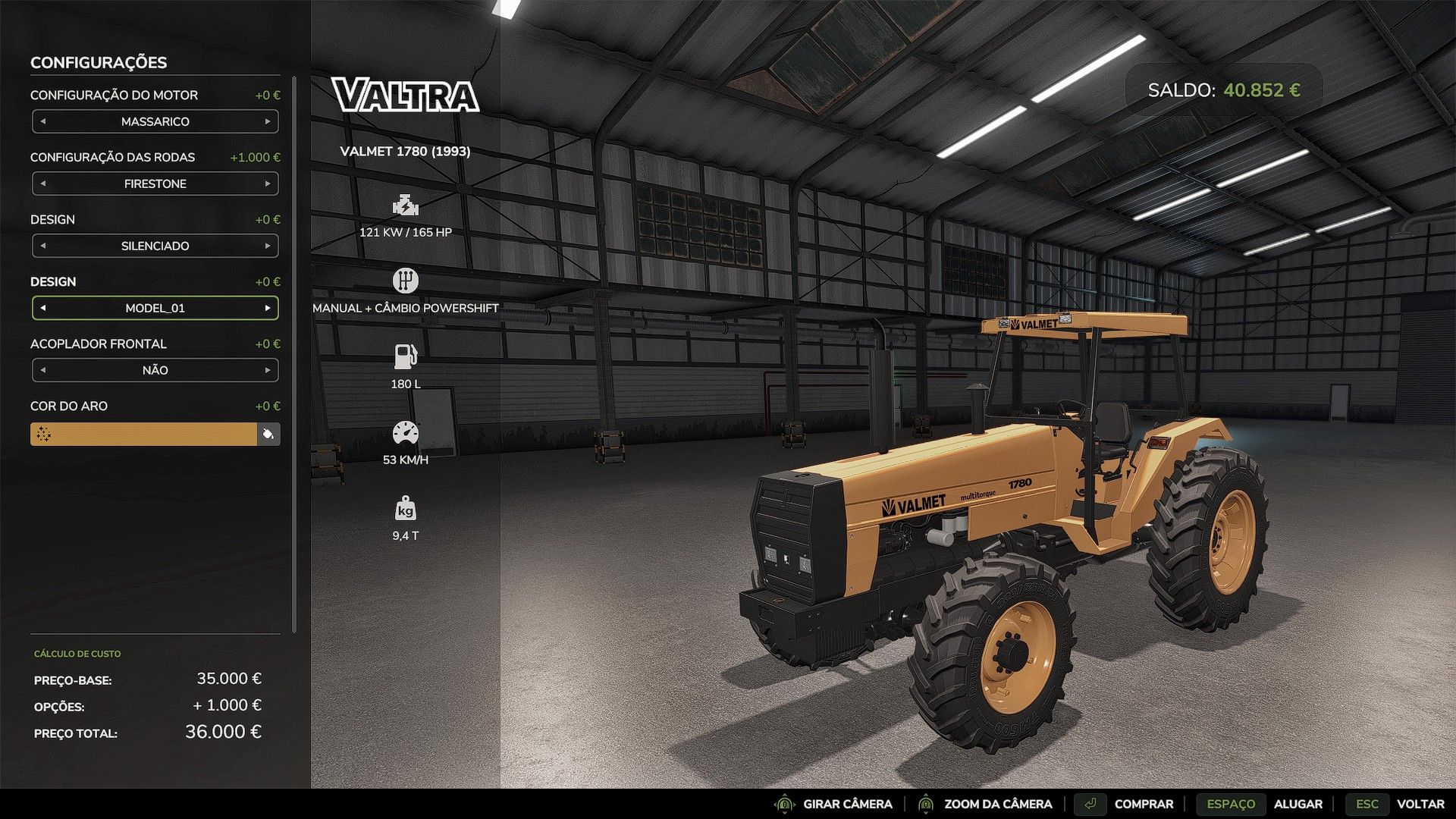
Task: Open the next wheel option after Firestone
Action: [x=268, y=184]
